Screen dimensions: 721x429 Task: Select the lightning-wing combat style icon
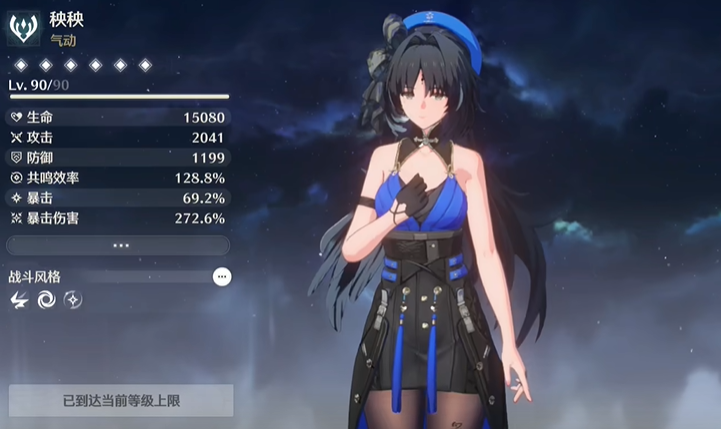click(x=19, y=299)
